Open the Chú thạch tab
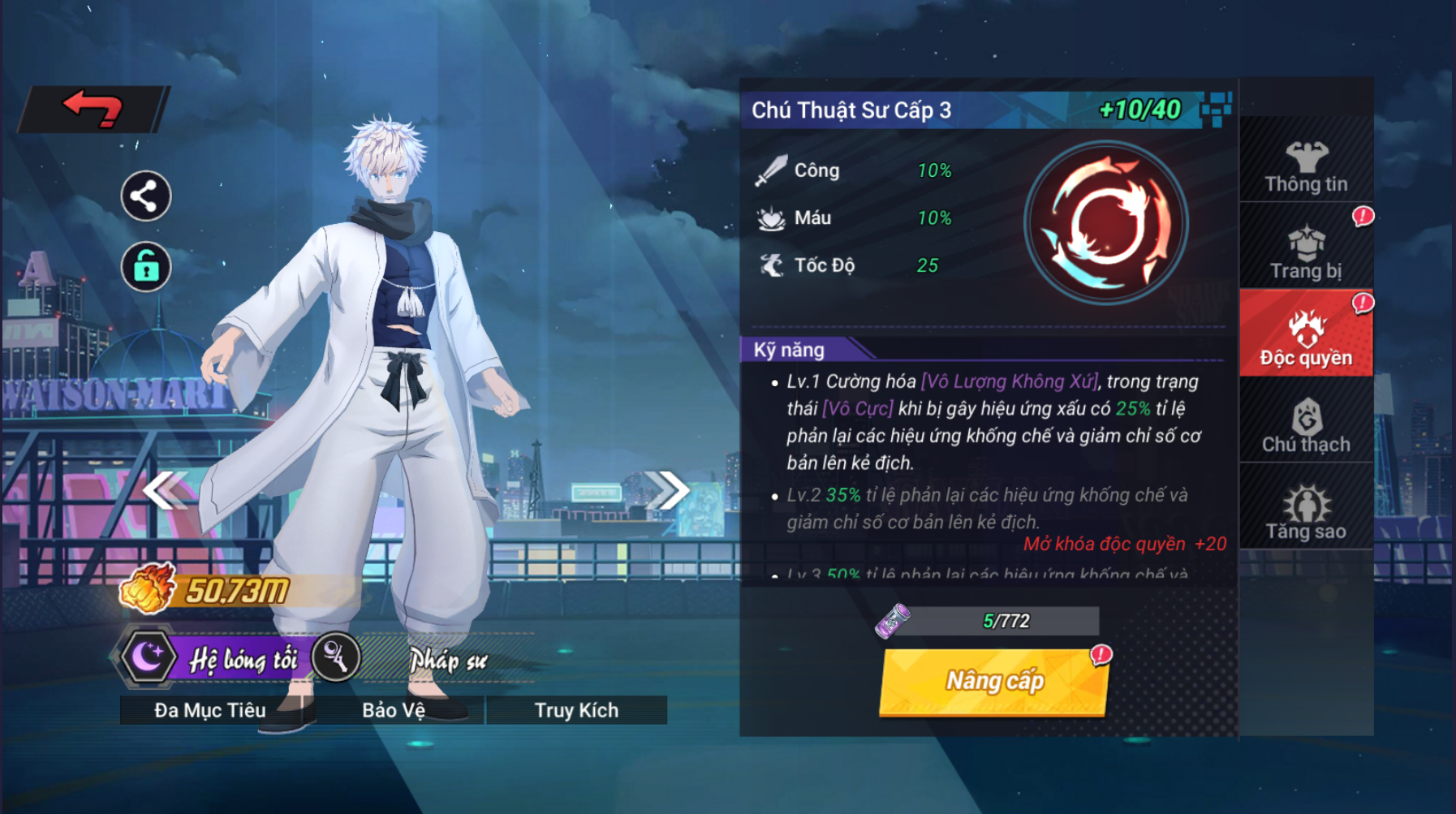1456x814 pixels. [1306, 425]
